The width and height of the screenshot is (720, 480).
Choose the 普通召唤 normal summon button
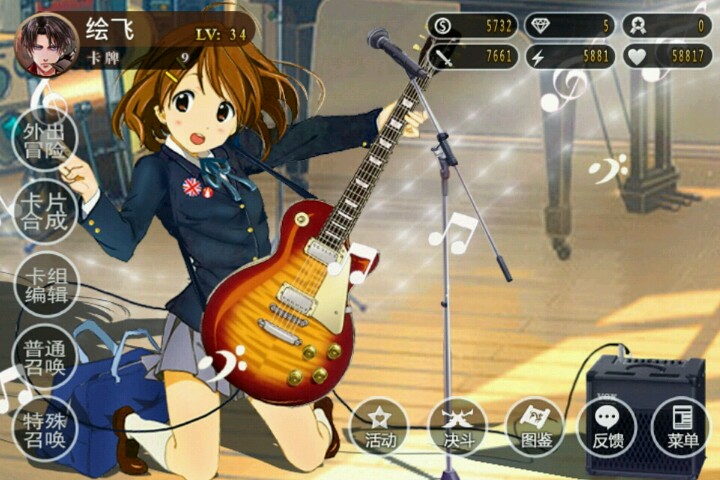click(45, 356)
